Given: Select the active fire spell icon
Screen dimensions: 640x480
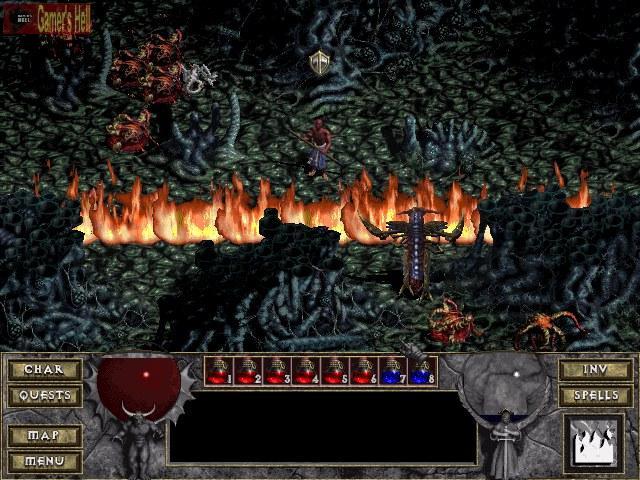Looking at the screenshot, I should [x=593, y=443].
